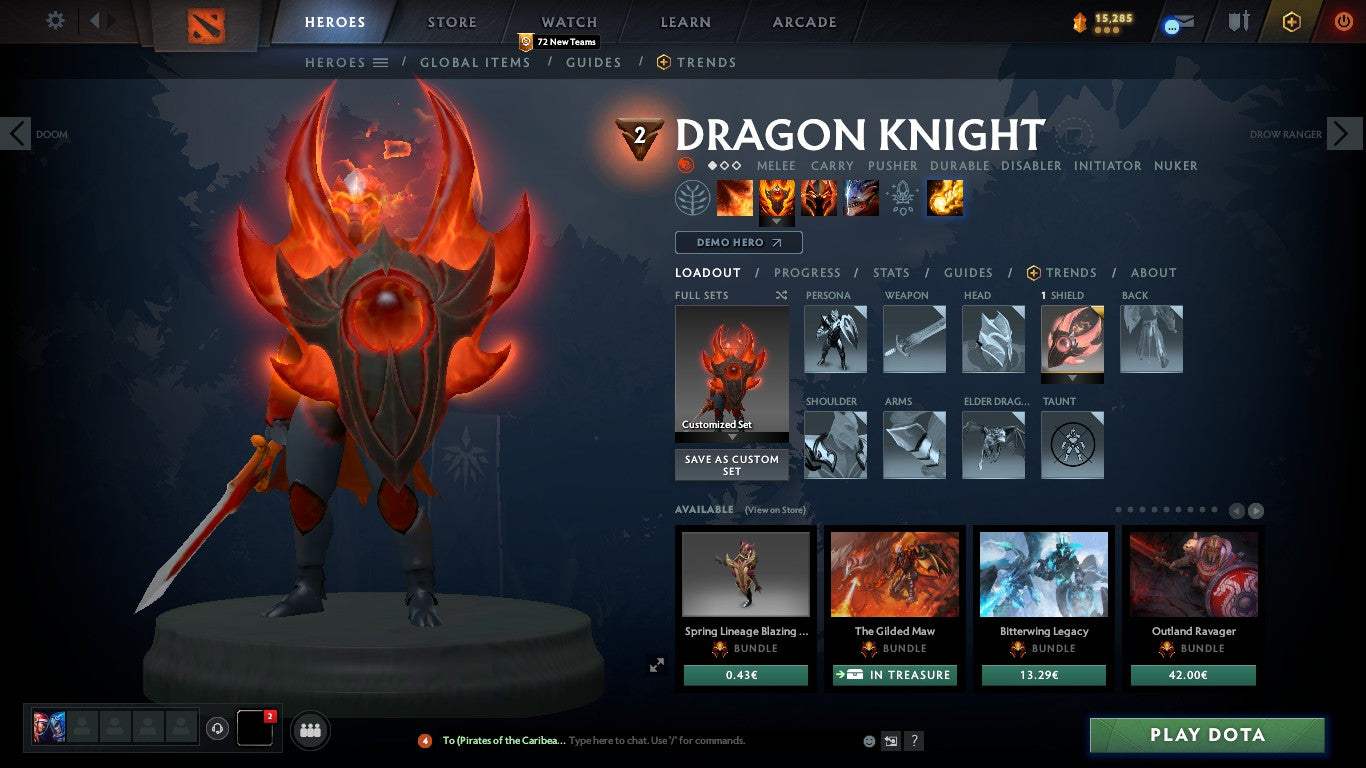Select the Taunt loadout slot

click(1072, 445)
